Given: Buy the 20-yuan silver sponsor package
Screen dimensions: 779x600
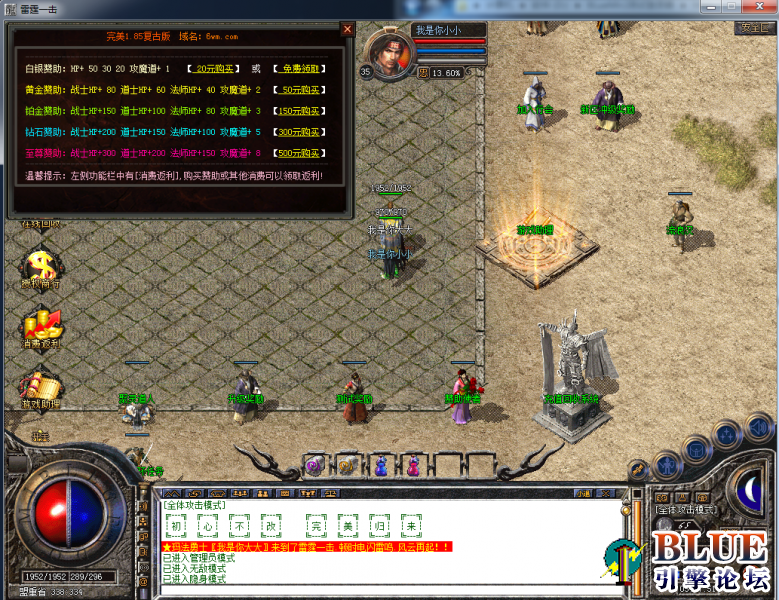Looking at the screenshot, I should tap(214, 69).
